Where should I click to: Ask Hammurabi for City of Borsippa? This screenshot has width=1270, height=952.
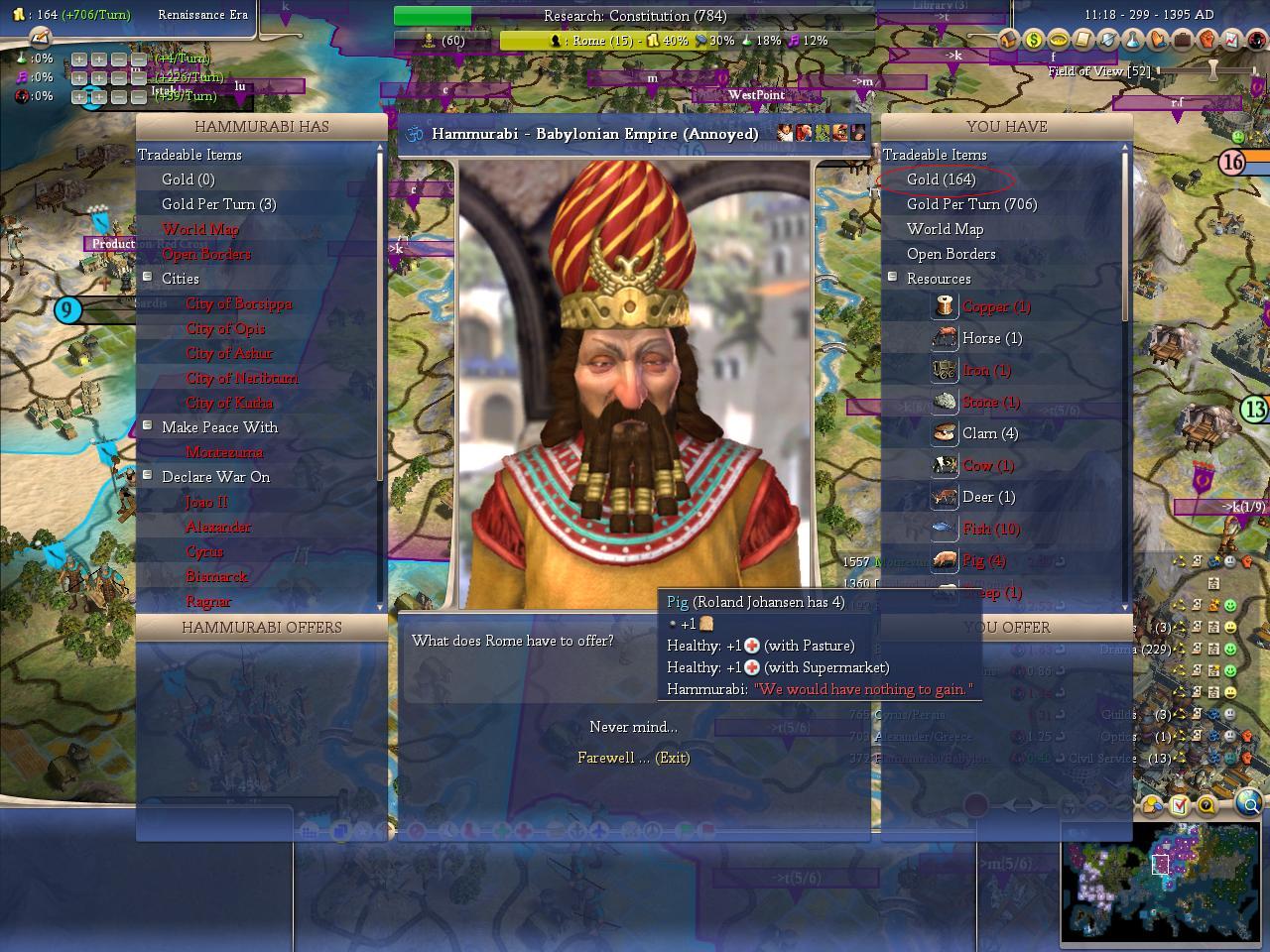(238, 303)
